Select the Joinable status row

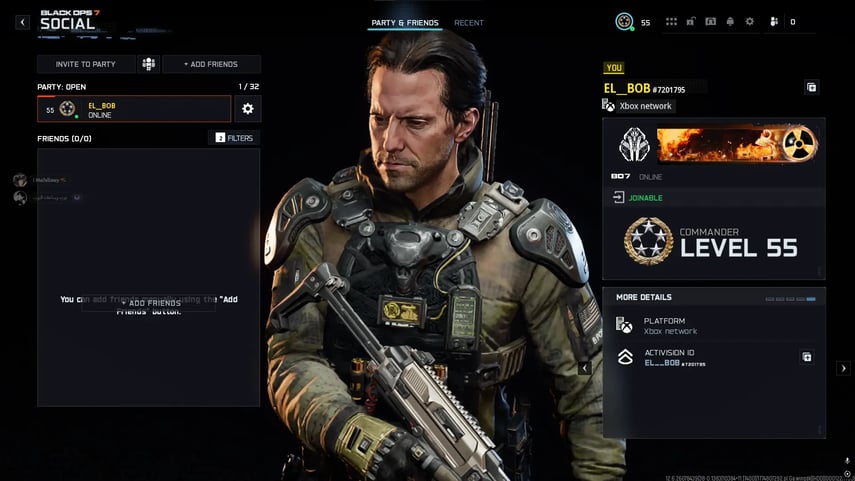coord(714,198)
